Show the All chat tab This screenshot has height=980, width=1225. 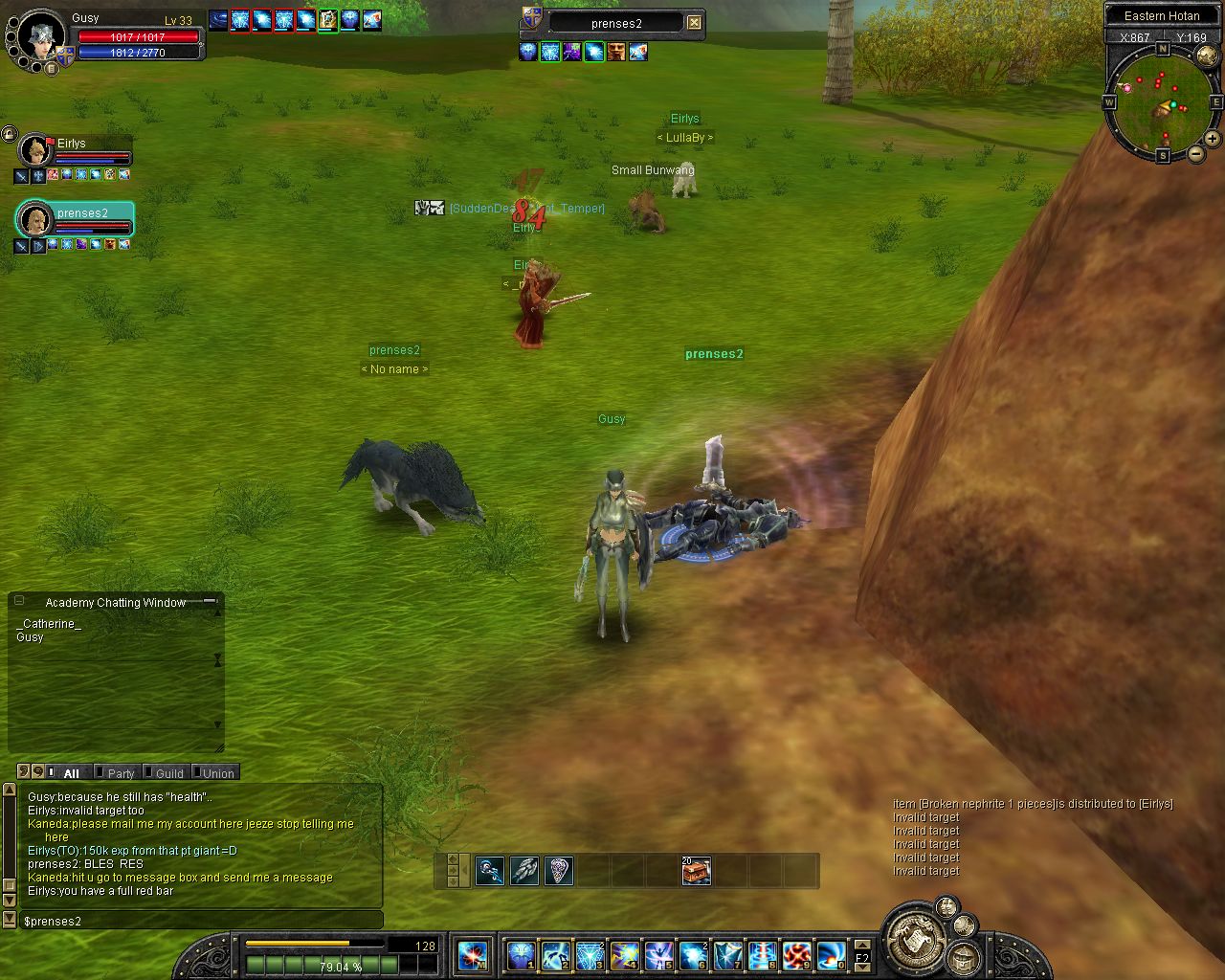(71, 773)
